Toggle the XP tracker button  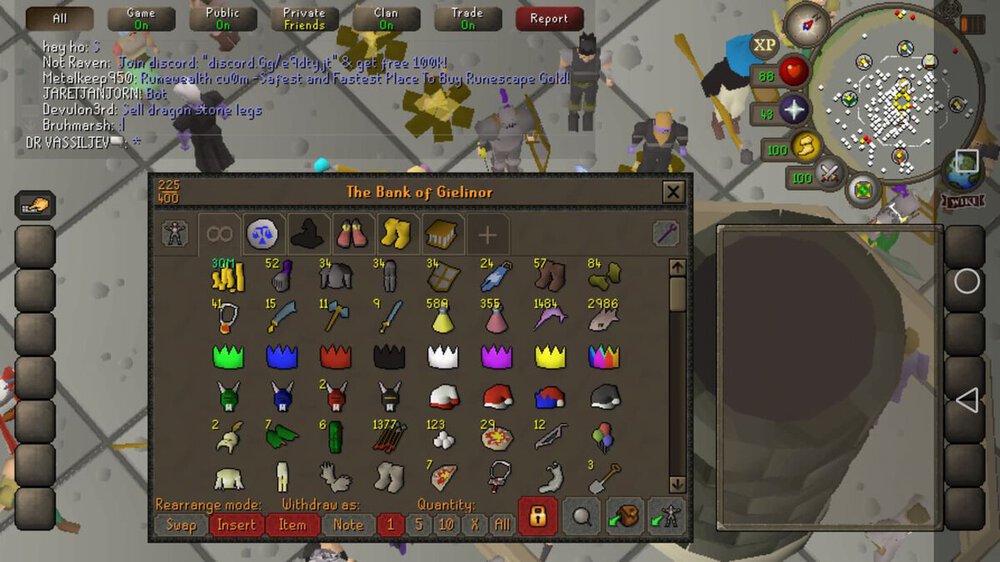(x=765, y=45)
